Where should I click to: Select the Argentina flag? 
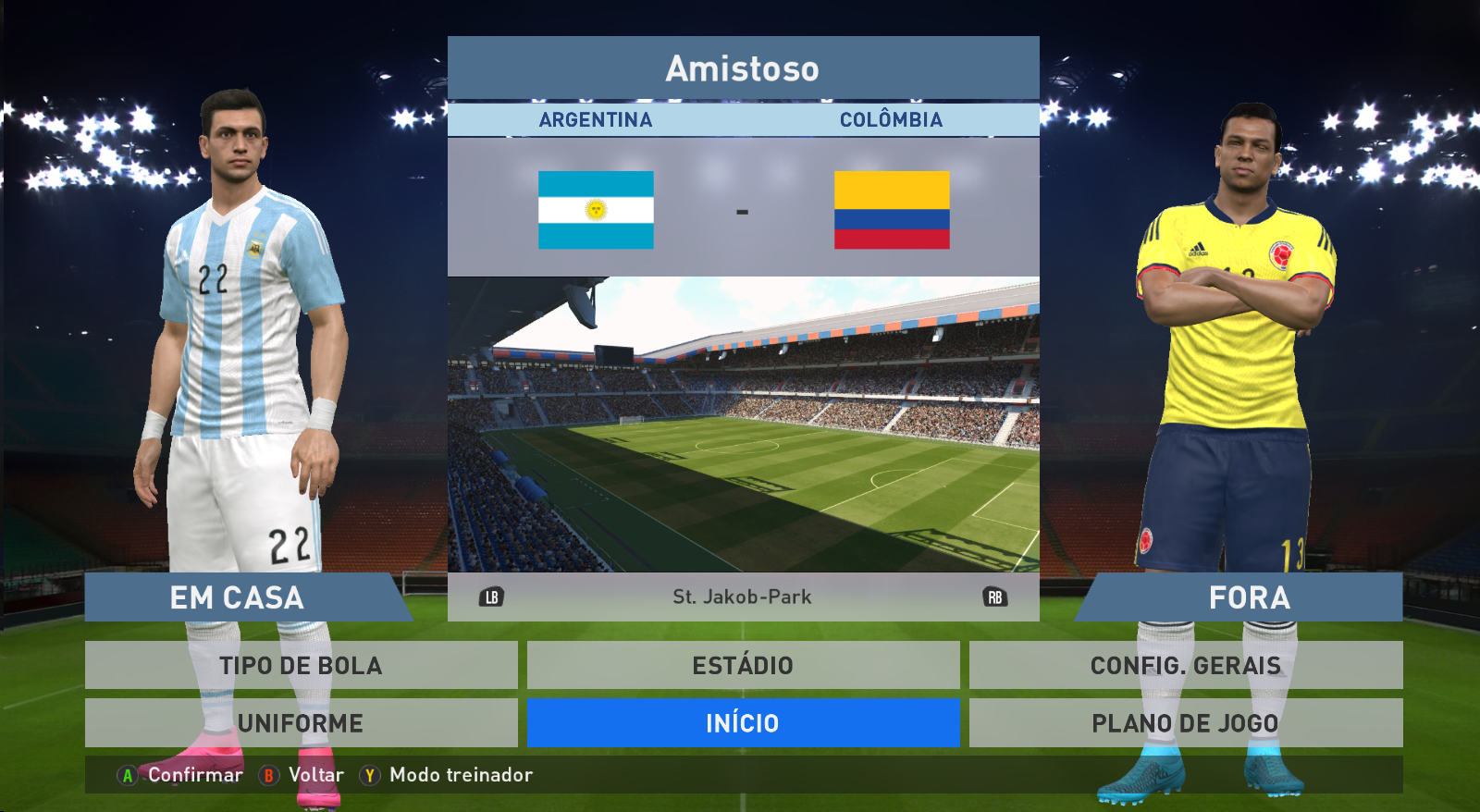[x=596, y=210]
